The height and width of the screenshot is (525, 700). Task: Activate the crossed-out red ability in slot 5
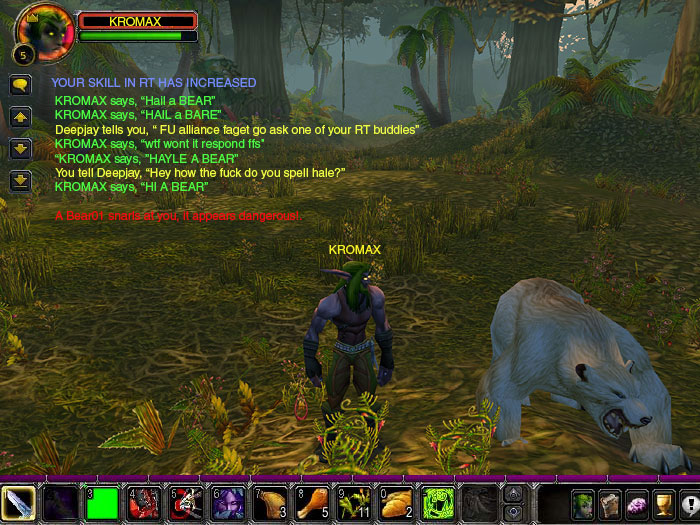(186, 503)
